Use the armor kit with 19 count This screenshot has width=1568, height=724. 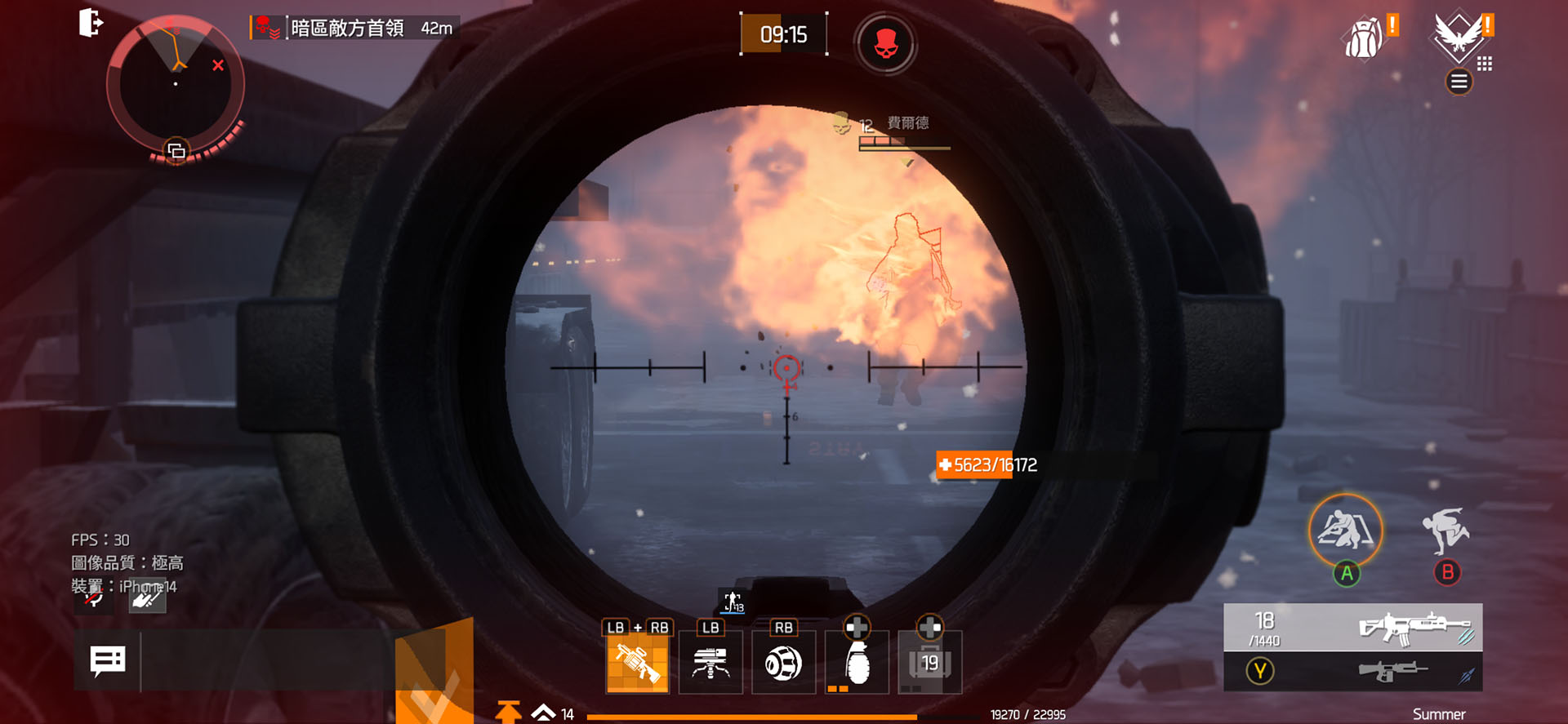point(929,663)
